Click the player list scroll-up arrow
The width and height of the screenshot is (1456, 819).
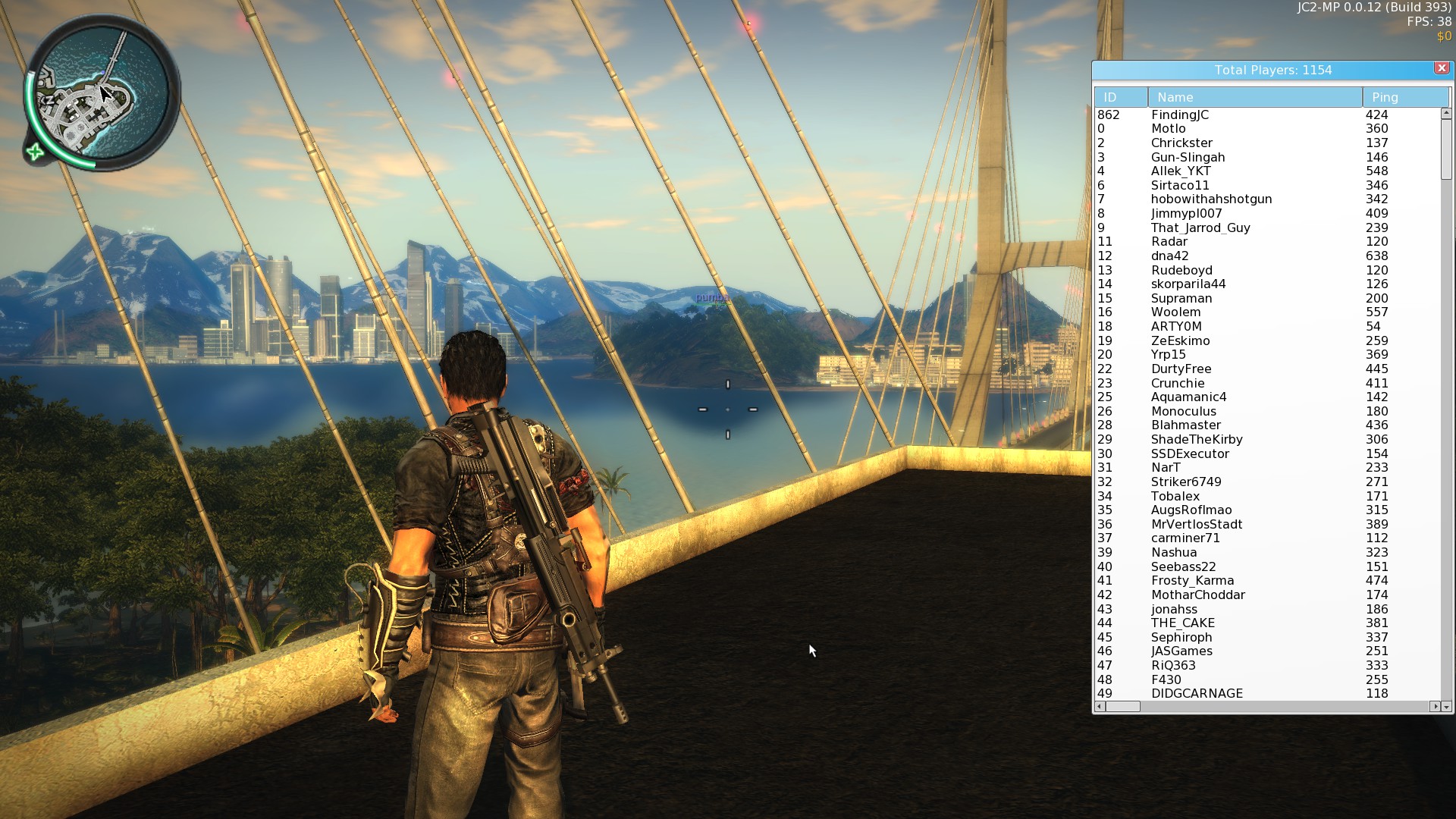[1446, 114]
